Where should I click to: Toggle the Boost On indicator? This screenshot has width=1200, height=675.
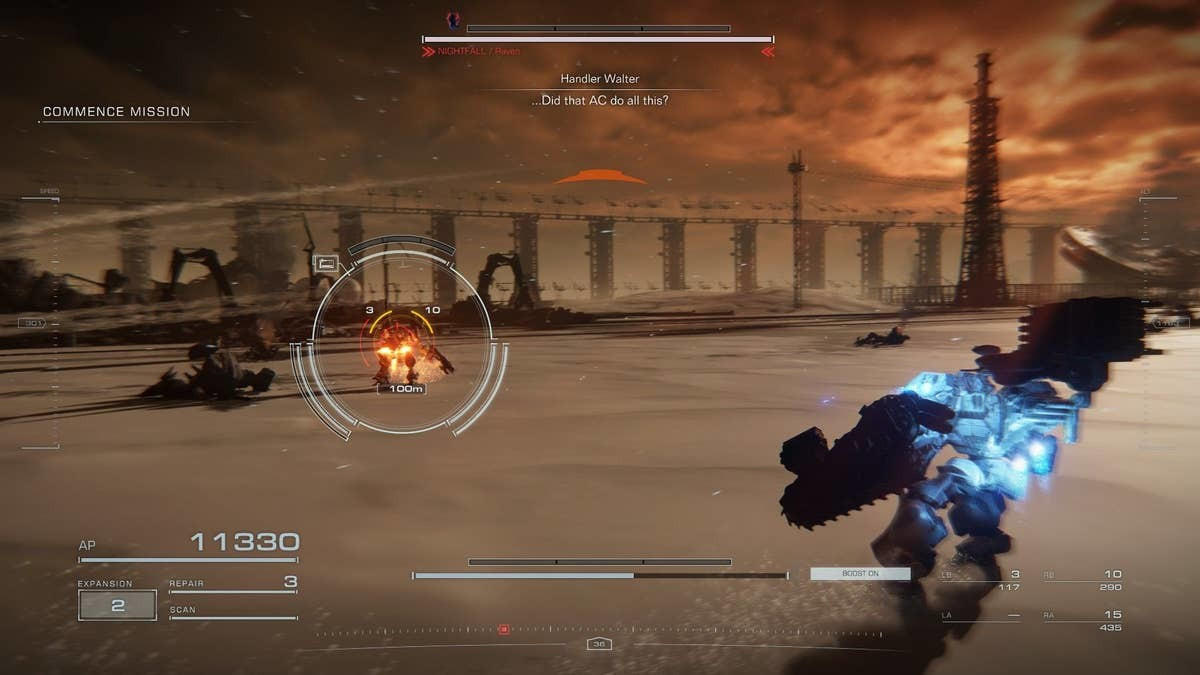click(x=860, y=574)
